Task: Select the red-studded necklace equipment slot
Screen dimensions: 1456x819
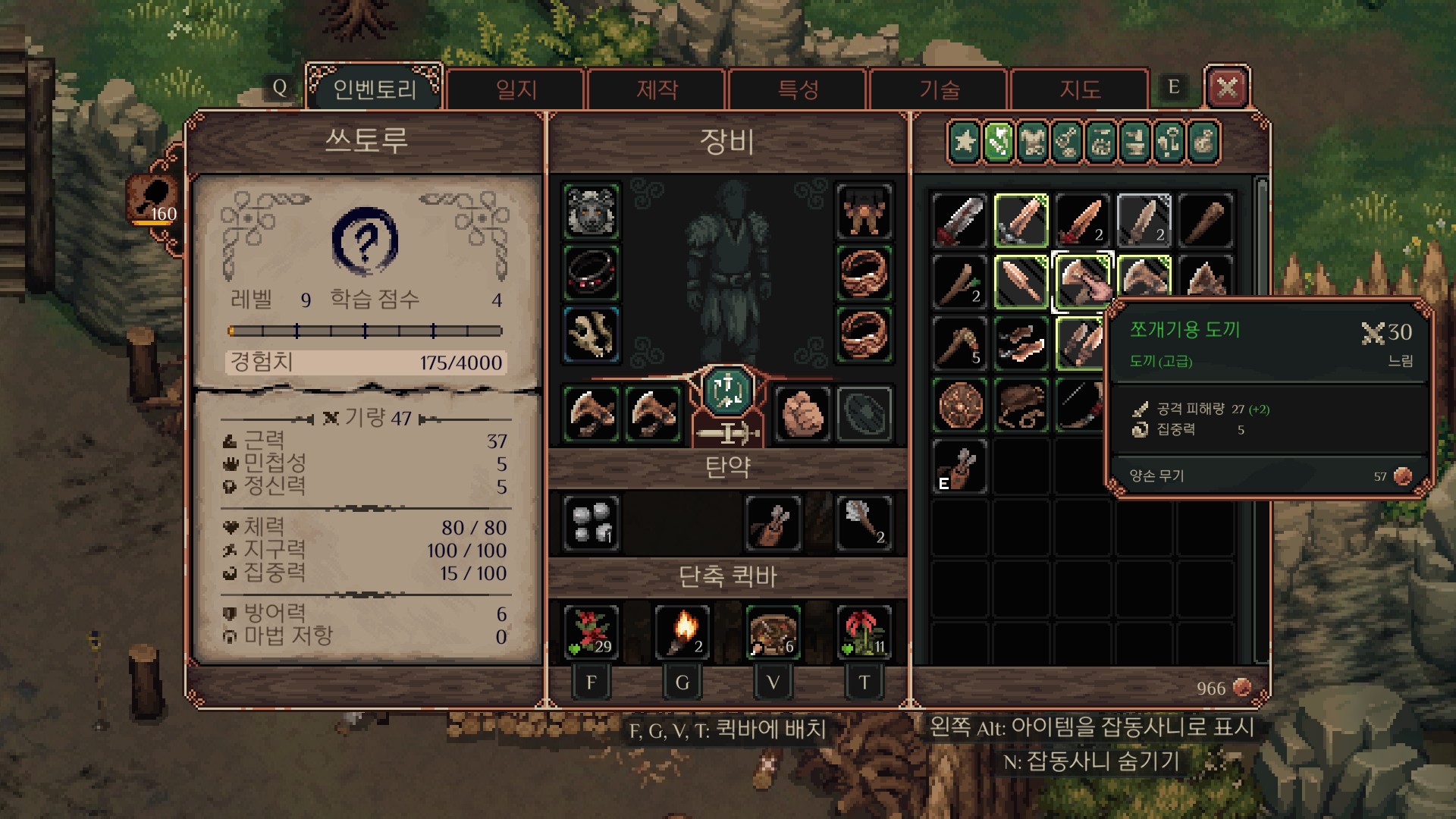Action: pyautogui.click(x=591, y=273)
